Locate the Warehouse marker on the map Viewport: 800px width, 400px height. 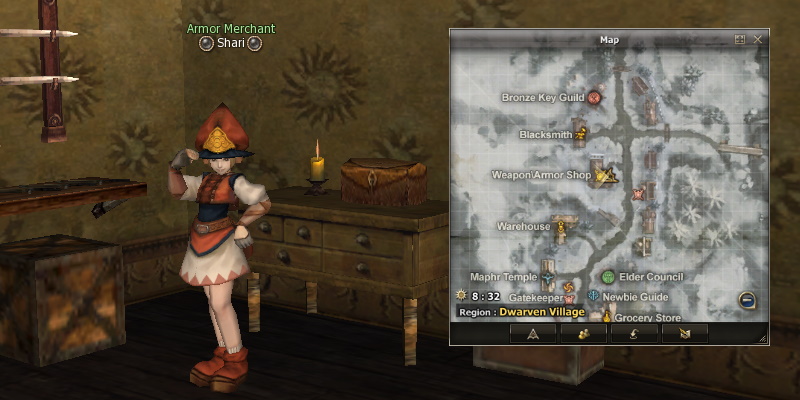click(x=561, y=227)
